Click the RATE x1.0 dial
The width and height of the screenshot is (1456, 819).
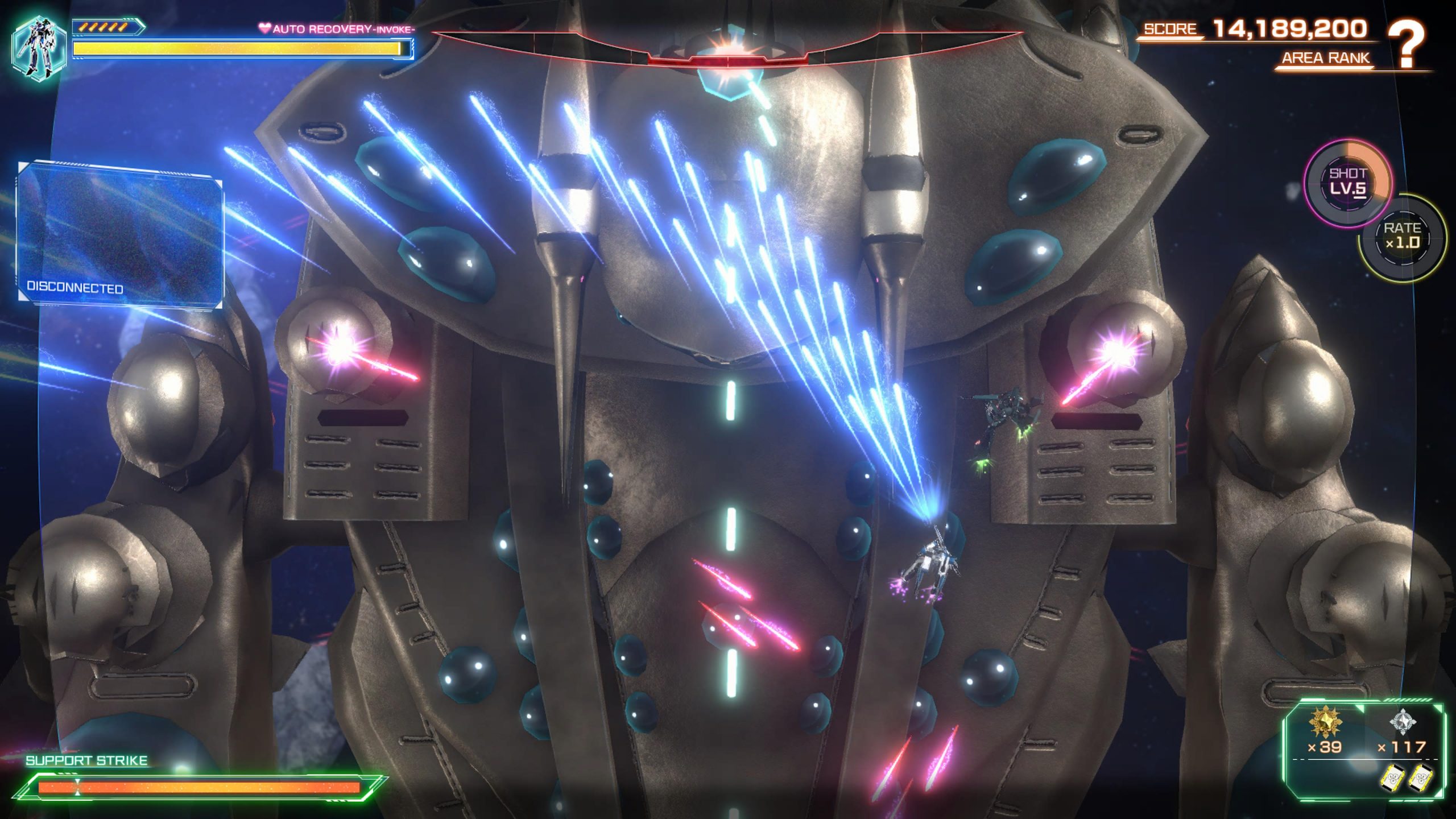tap(1402, 237)
